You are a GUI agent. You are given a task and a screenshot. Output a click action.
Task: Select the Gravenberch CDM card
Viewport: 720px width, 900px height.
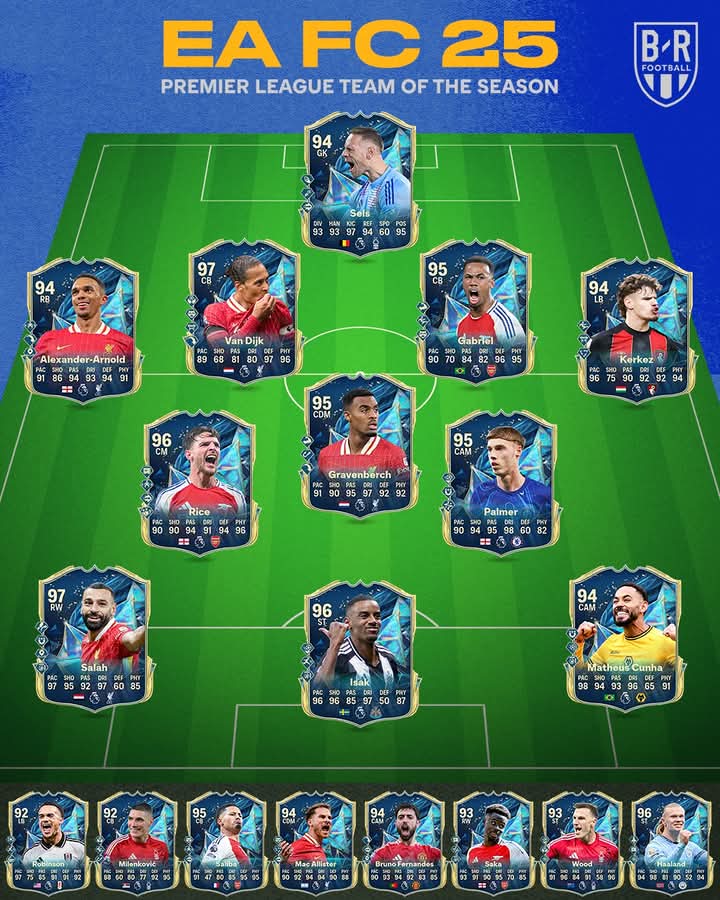click(x=359, y=445)
